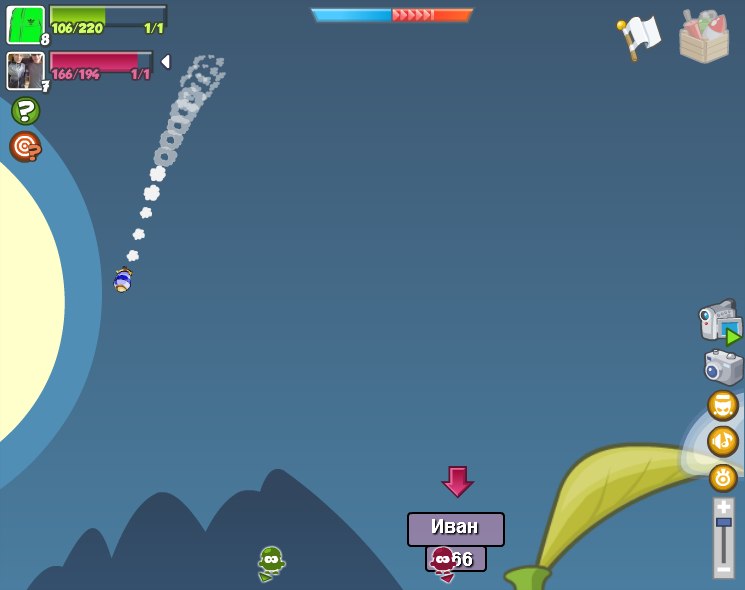
Task: Click the white arrow beside the red health bar
Action: tap(165, 62)
